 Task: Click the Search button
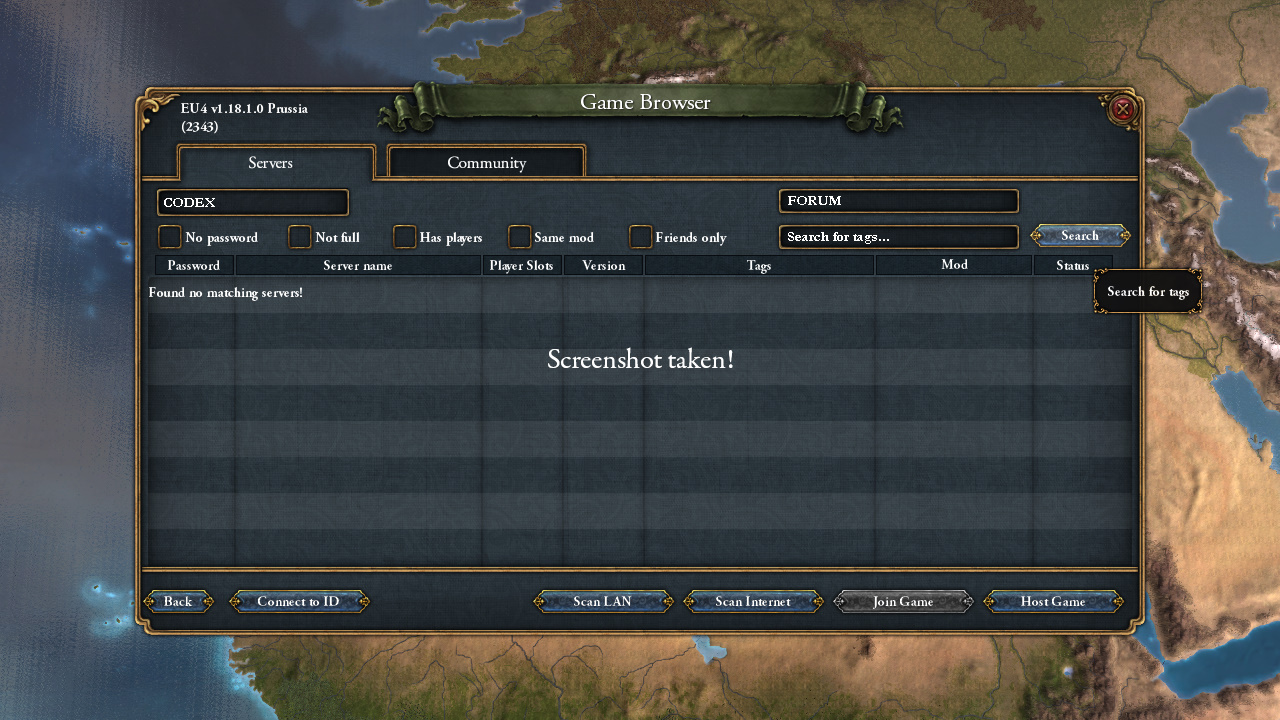coord(1080,236)
